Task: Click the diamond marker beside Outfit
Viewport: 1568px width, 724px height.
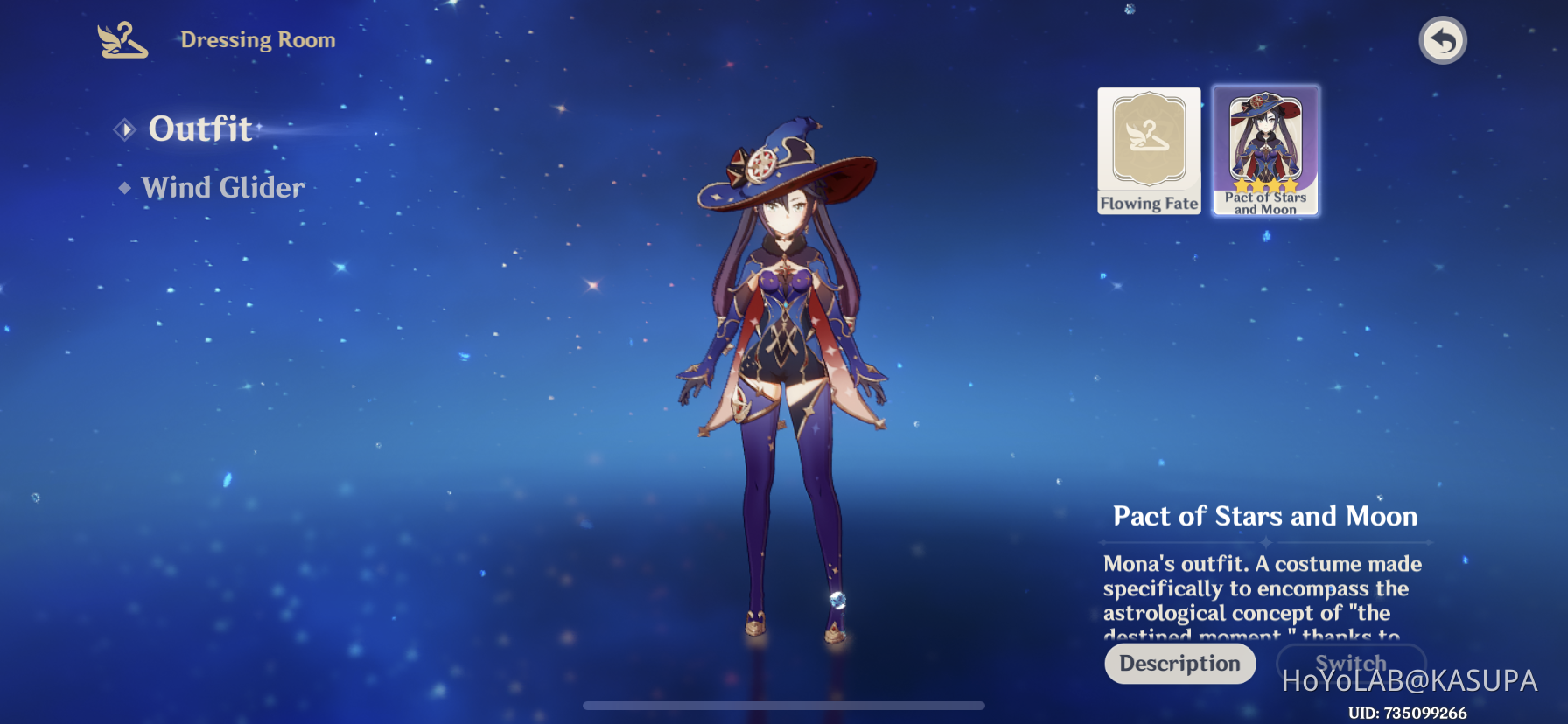Action: (127, 129)
